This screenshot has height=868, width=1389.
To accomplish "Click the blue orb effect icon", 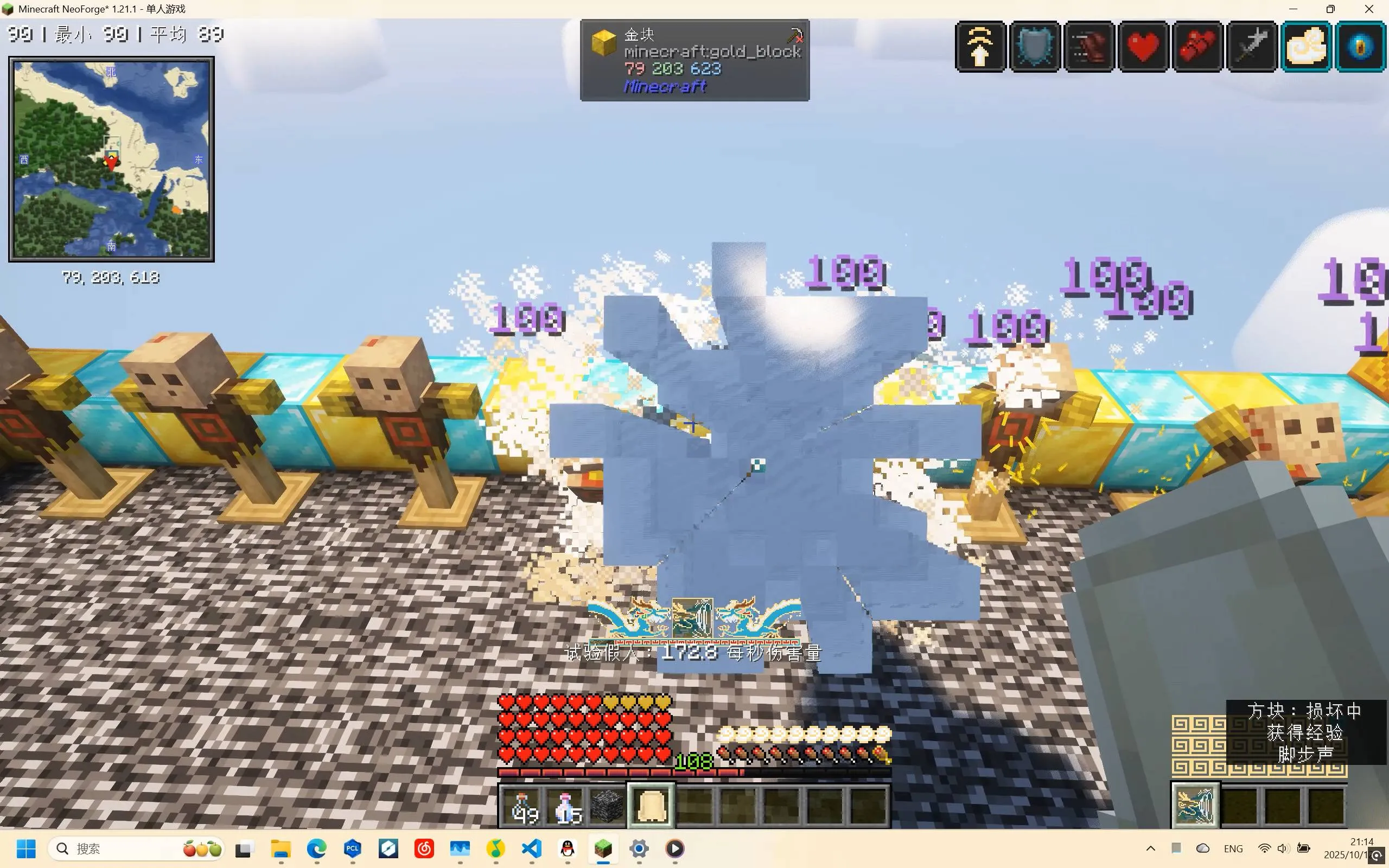I will point(1360,47).
